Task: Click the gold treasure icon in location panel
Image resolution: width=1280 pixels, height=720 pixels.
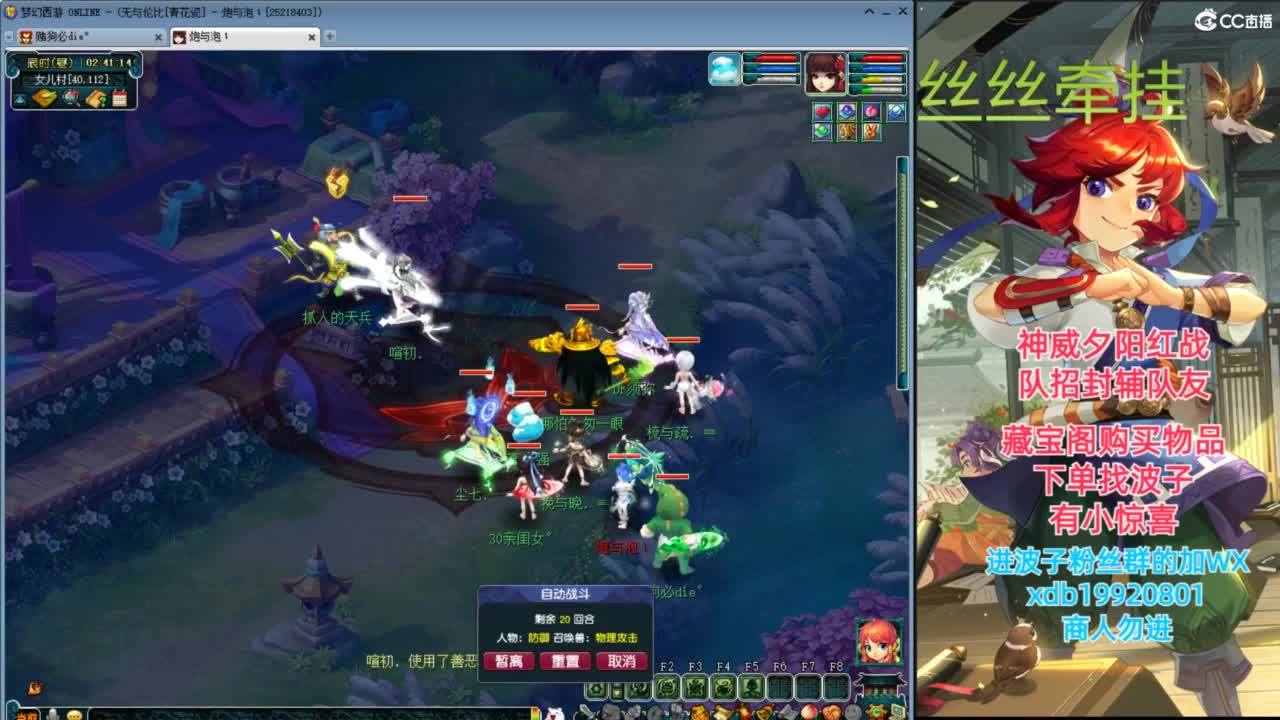Action: point(45,97)
